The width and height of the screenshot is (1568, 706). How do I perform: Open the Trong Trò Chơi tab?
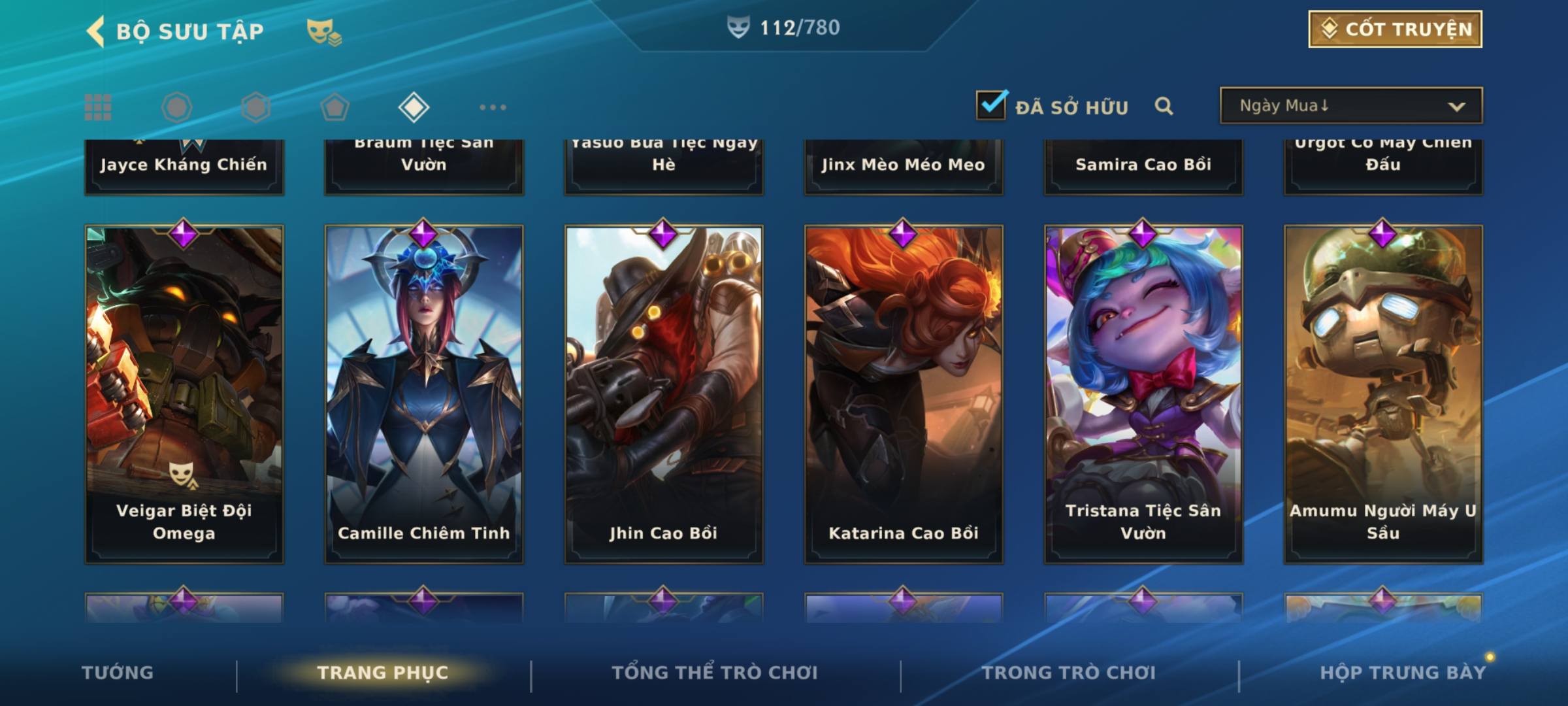tap(1069, 673)
